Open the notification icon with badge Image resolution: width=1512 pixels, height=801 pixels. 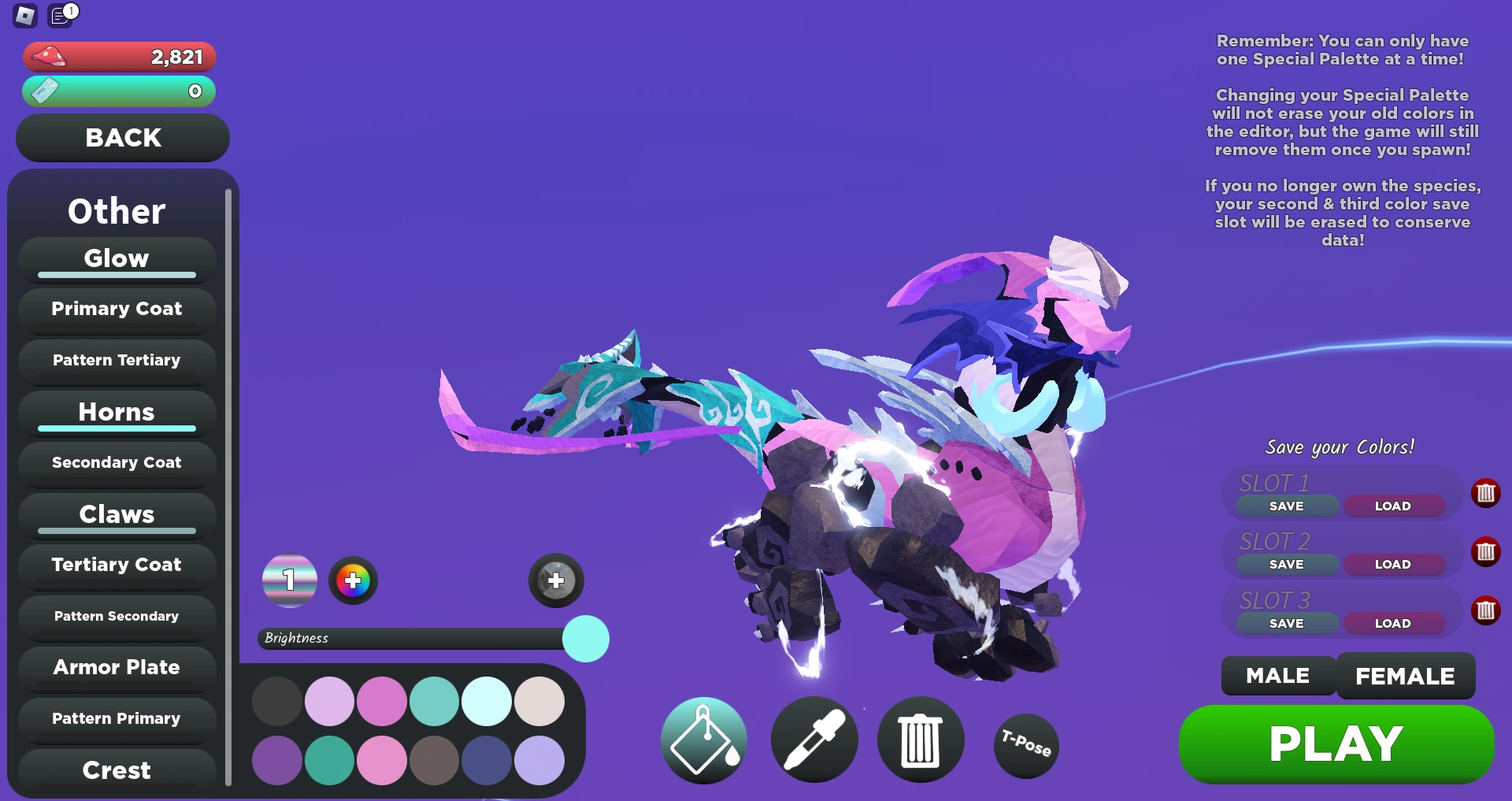click(60, 16)
